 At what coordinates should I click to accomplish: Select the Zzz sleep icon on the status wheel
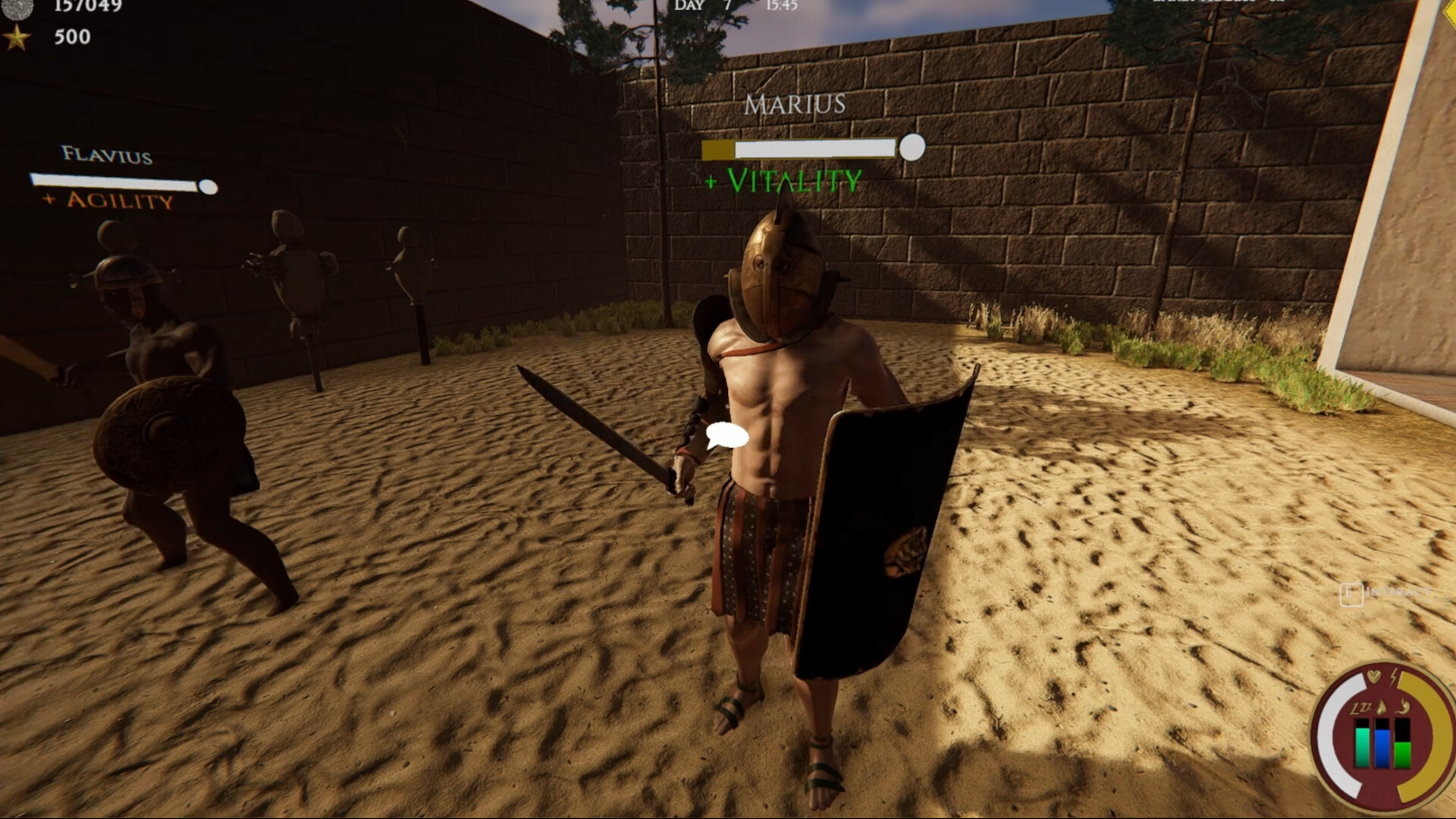[1360, 708]
